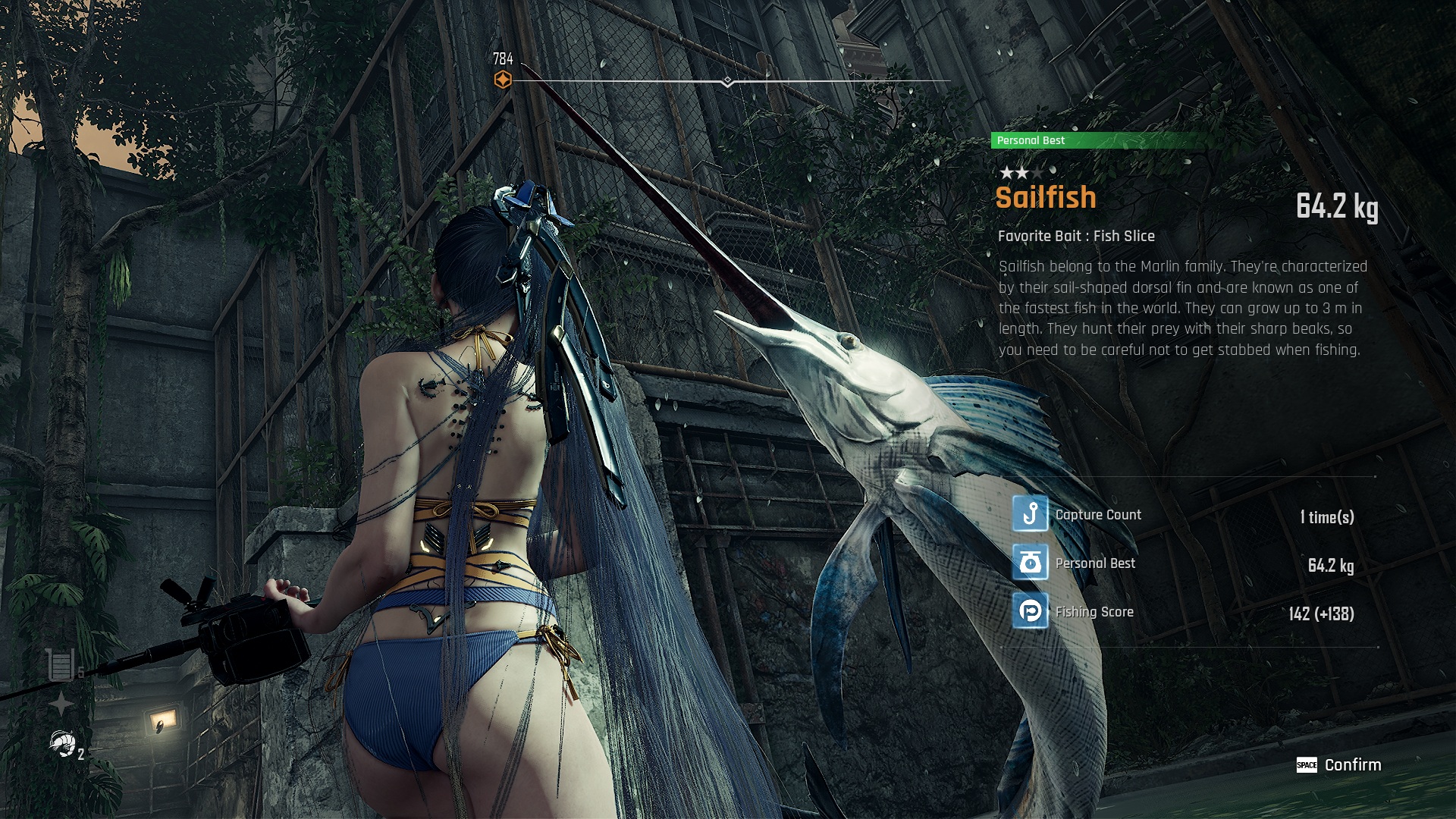The width and height of the screenshot is (1456, 819).
Task: Click the fish basket icon
Action: click(61, 665)
